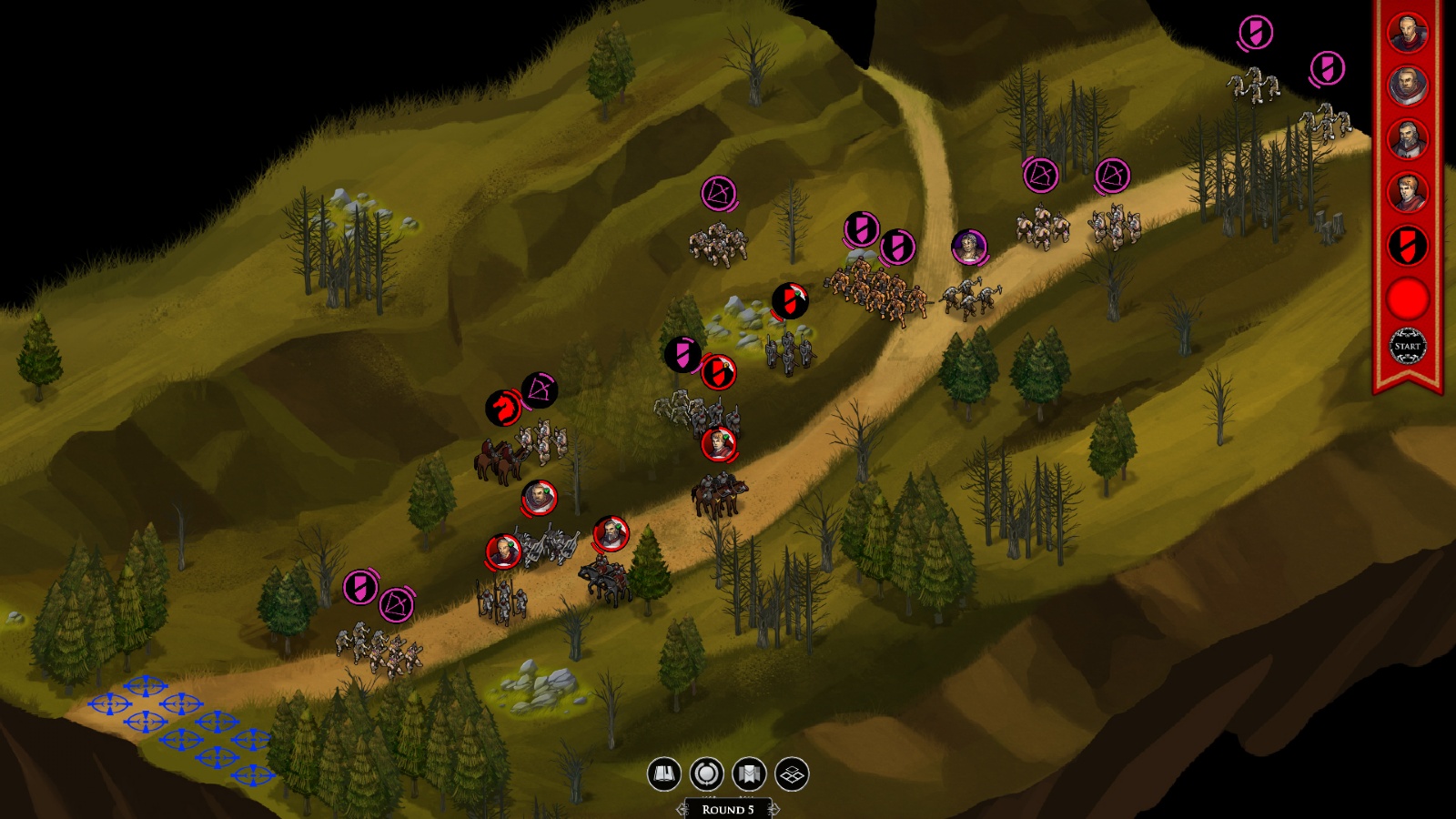1456x819 pixels.
Task: Open the folded map banner icon
Action: click(749, 774)
